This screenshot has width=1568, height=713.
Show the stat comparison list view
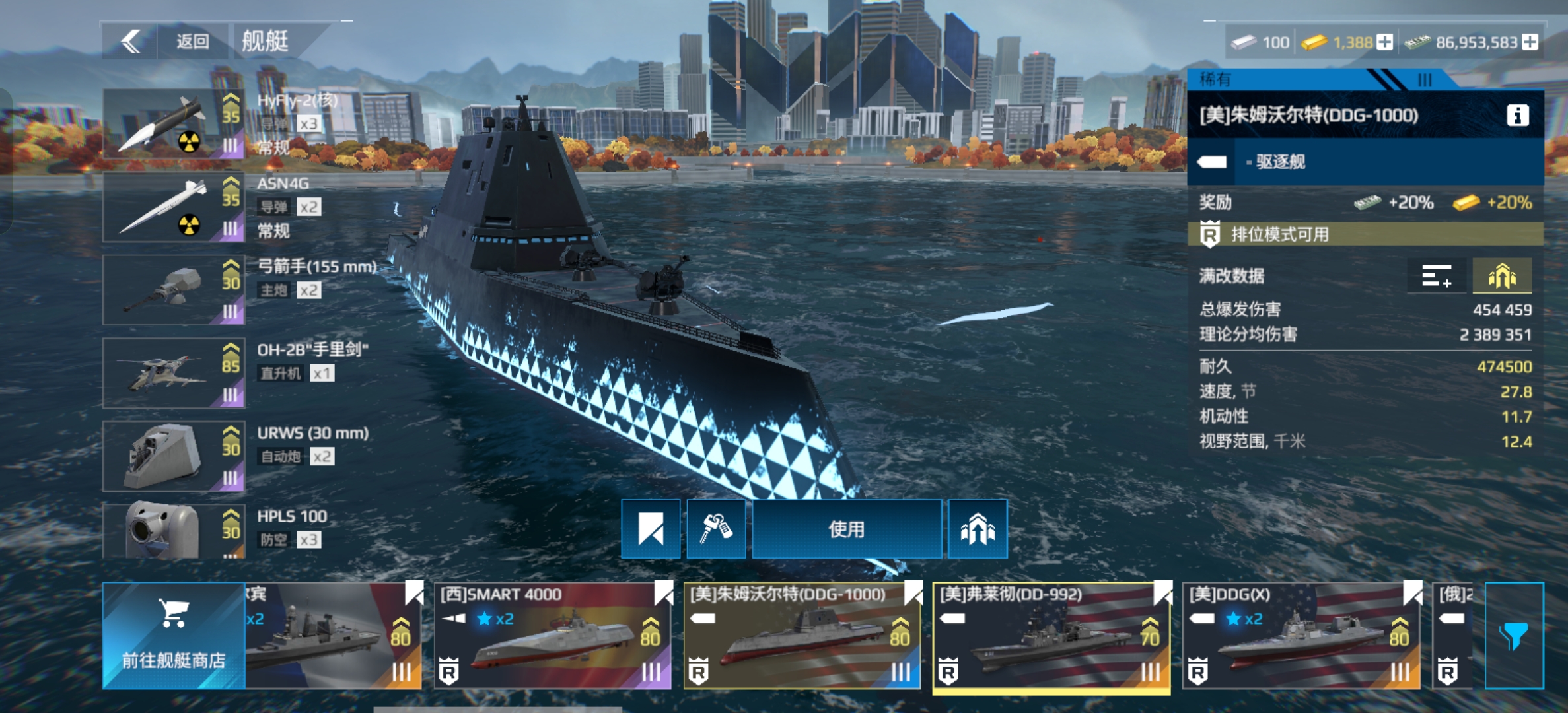coord(1437,276)
